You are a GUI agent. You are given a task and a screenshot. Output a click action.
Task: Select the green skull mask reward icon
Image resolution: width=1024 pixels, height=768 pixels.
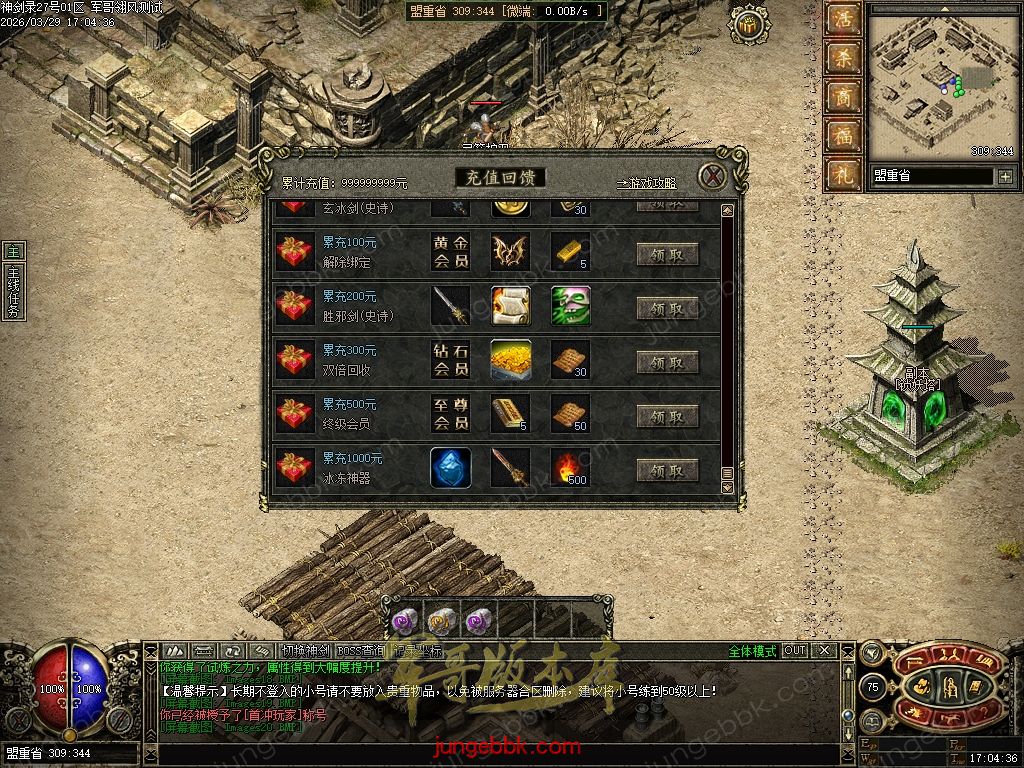tap(570, 306)
